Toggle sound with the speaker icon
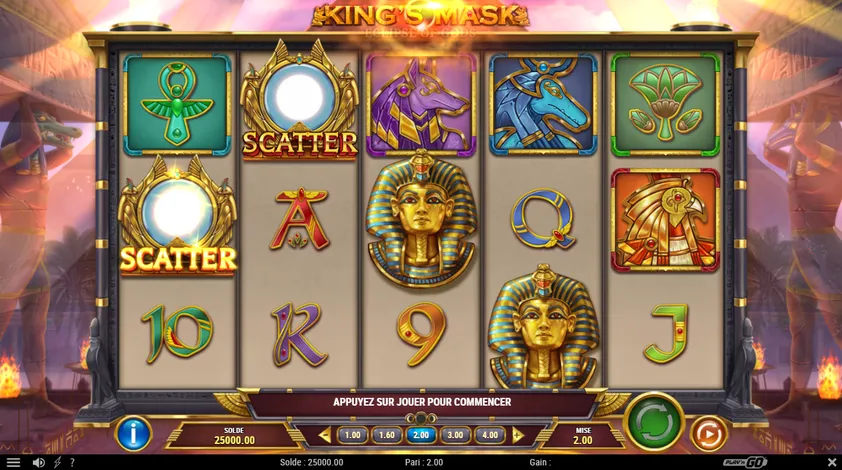 (x=38, y=462)
